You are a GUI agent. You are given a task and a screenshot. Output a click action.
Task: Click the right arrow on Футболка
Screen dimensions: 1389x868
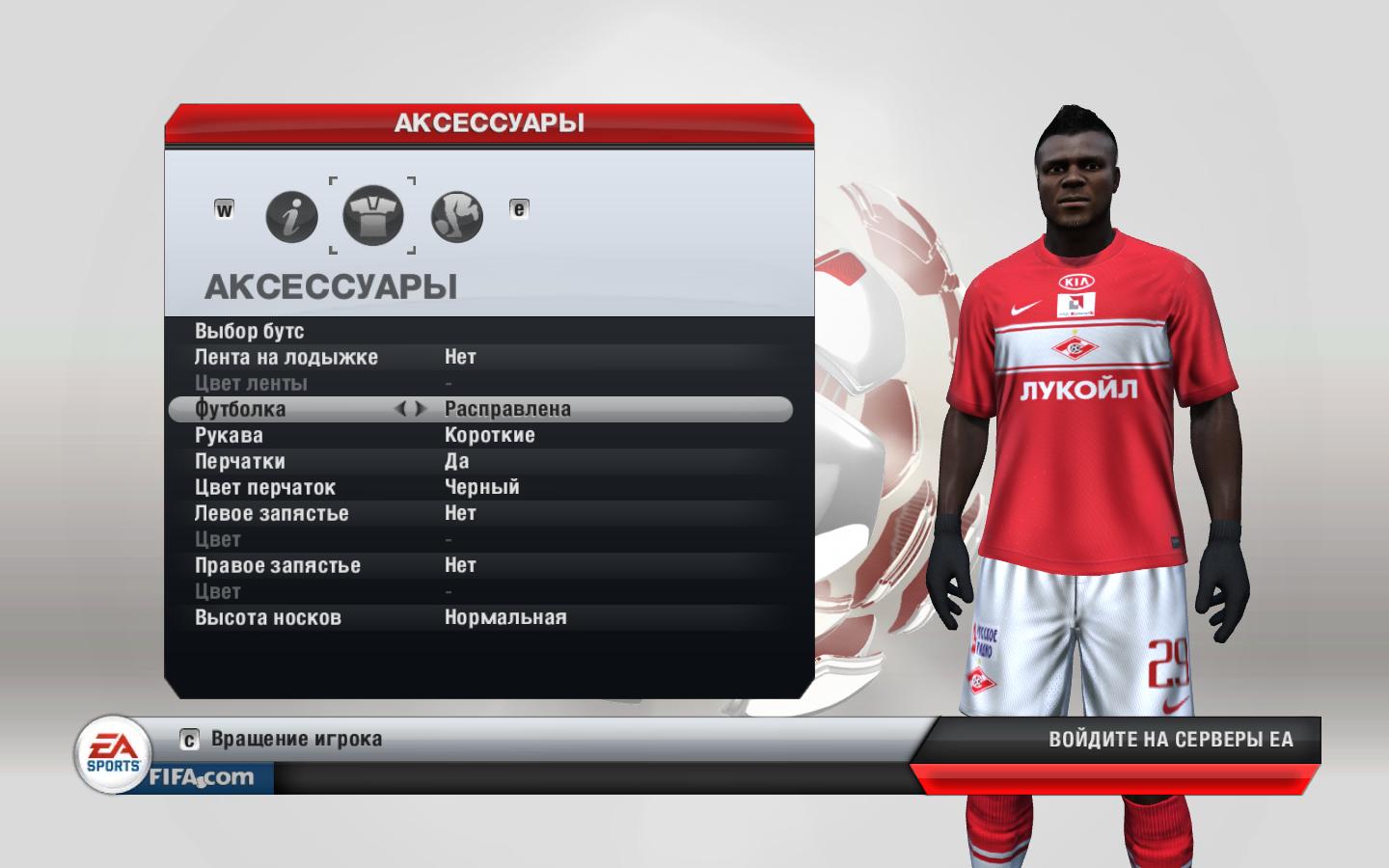click(421, 409)
